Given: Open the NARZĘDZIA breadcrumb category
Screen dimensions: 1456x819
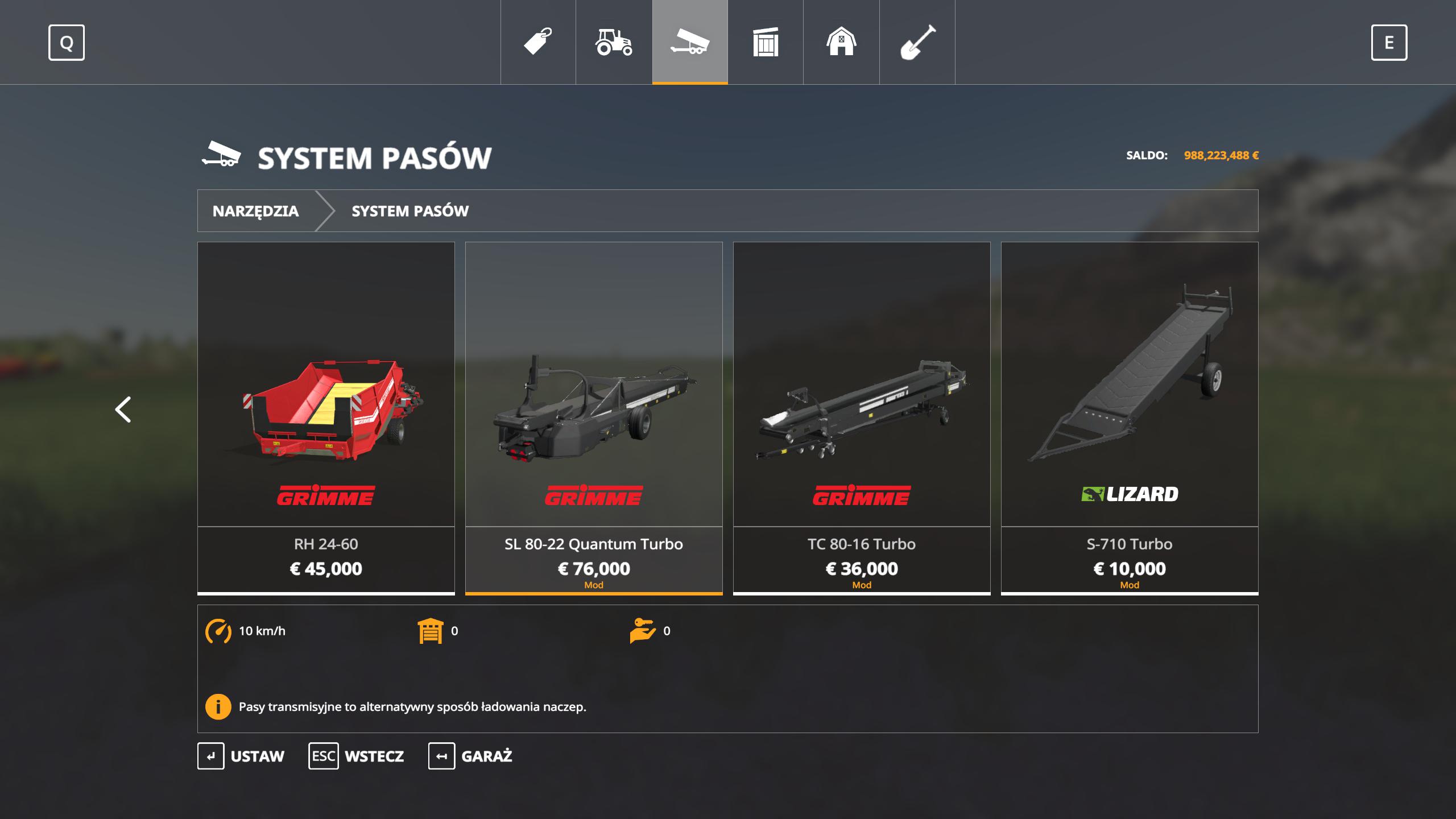Looking at the screenshot, I should coord(256,211).
